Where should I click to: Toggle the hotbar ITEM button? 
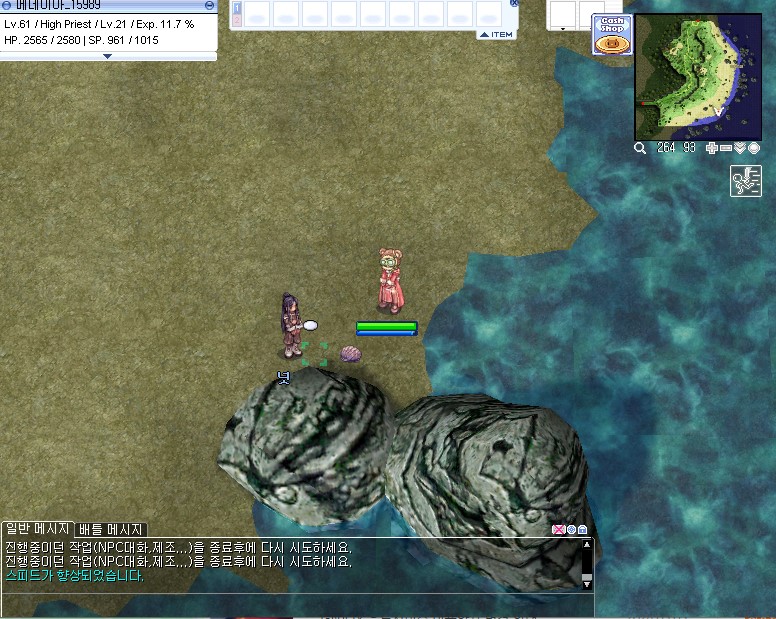[x=496, y=35]
